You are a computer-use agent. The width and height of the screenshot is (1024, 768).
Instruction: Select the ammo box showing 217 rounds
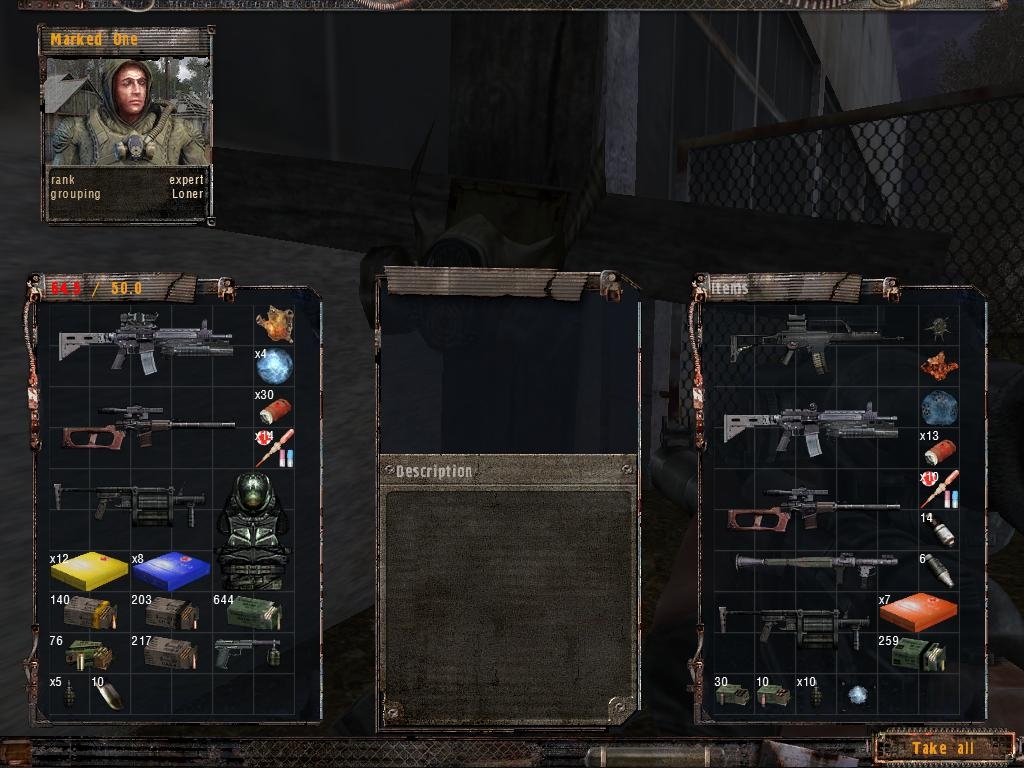[x=171, y=653]
